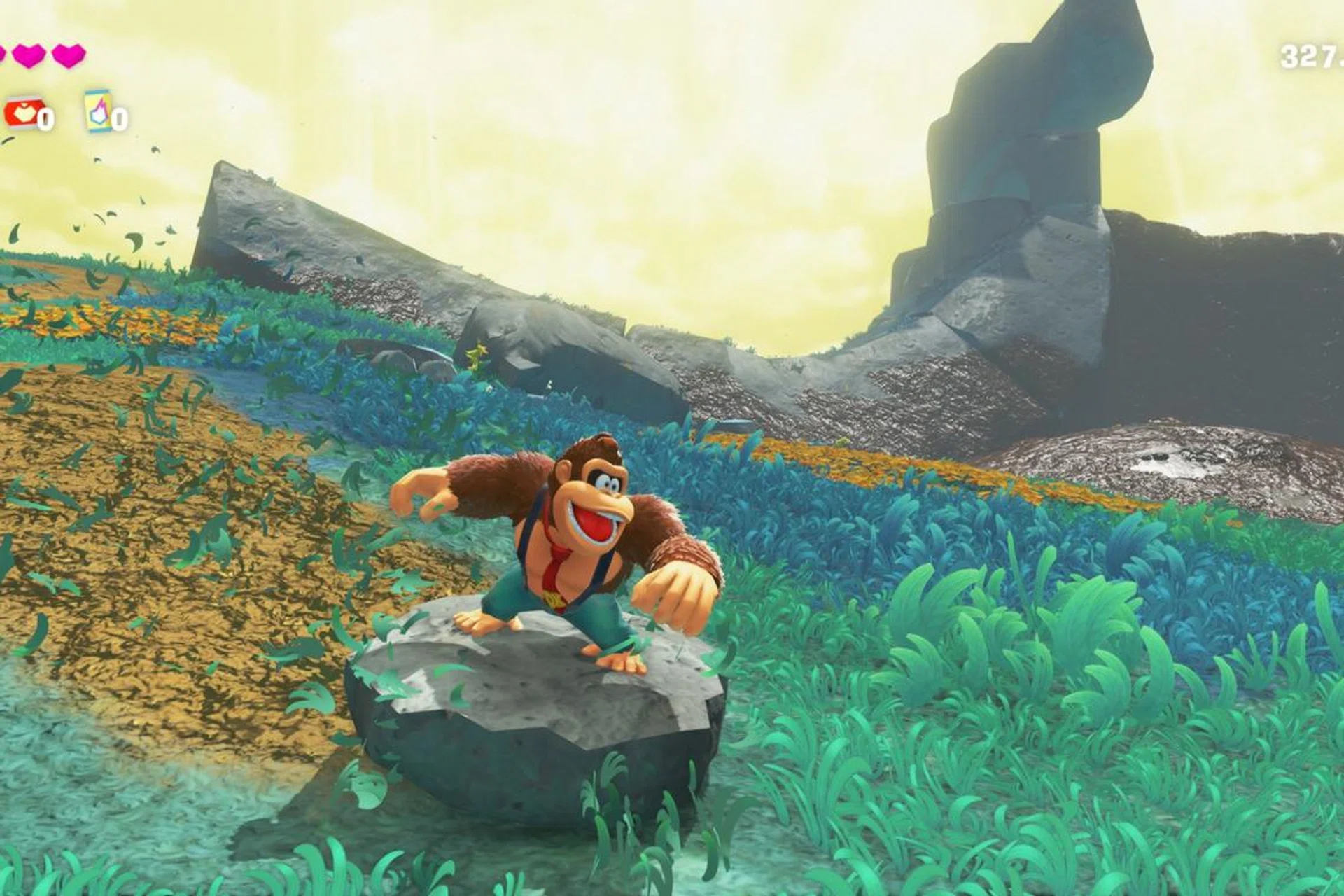Select the red heart item icon
The height and width of the screenshot is (896, 1344).
coord(22,113)
